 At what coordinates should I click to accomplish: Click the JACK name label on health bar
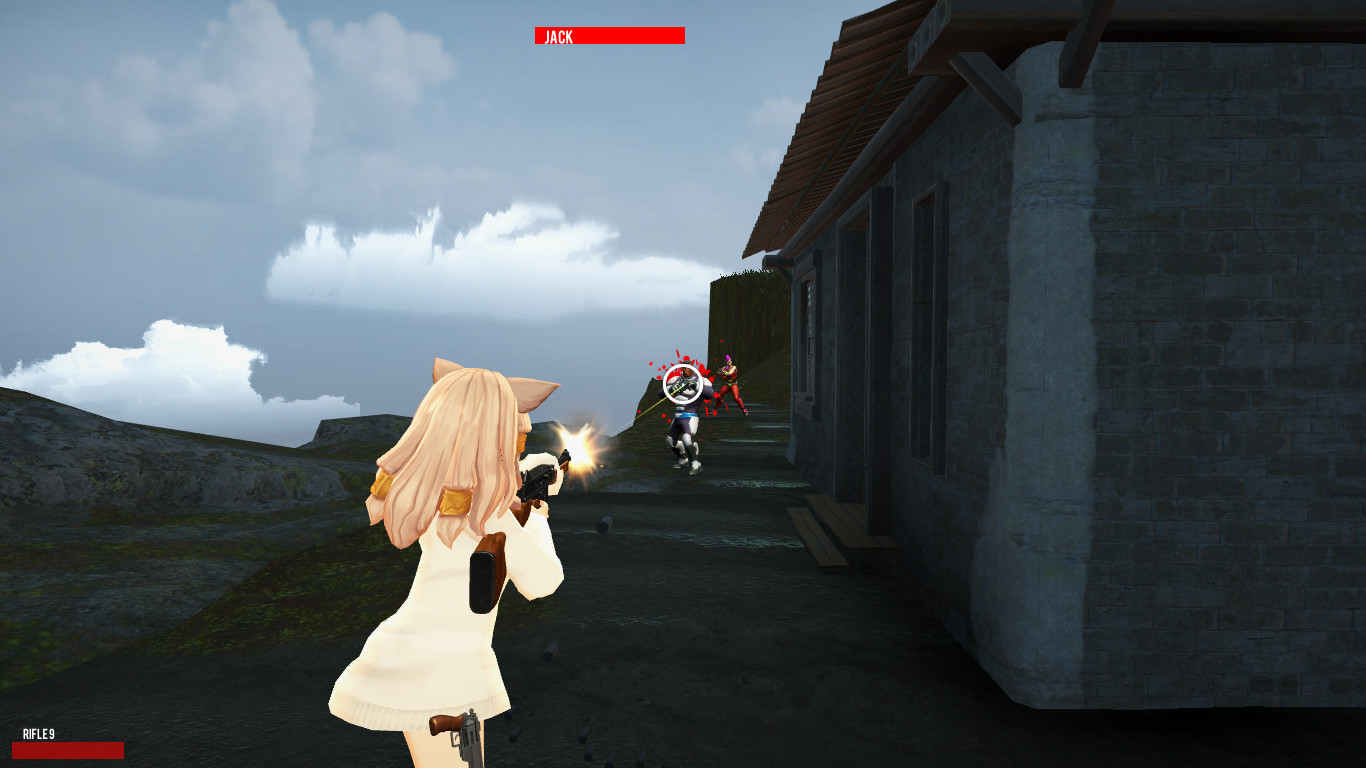coord(556,37)
